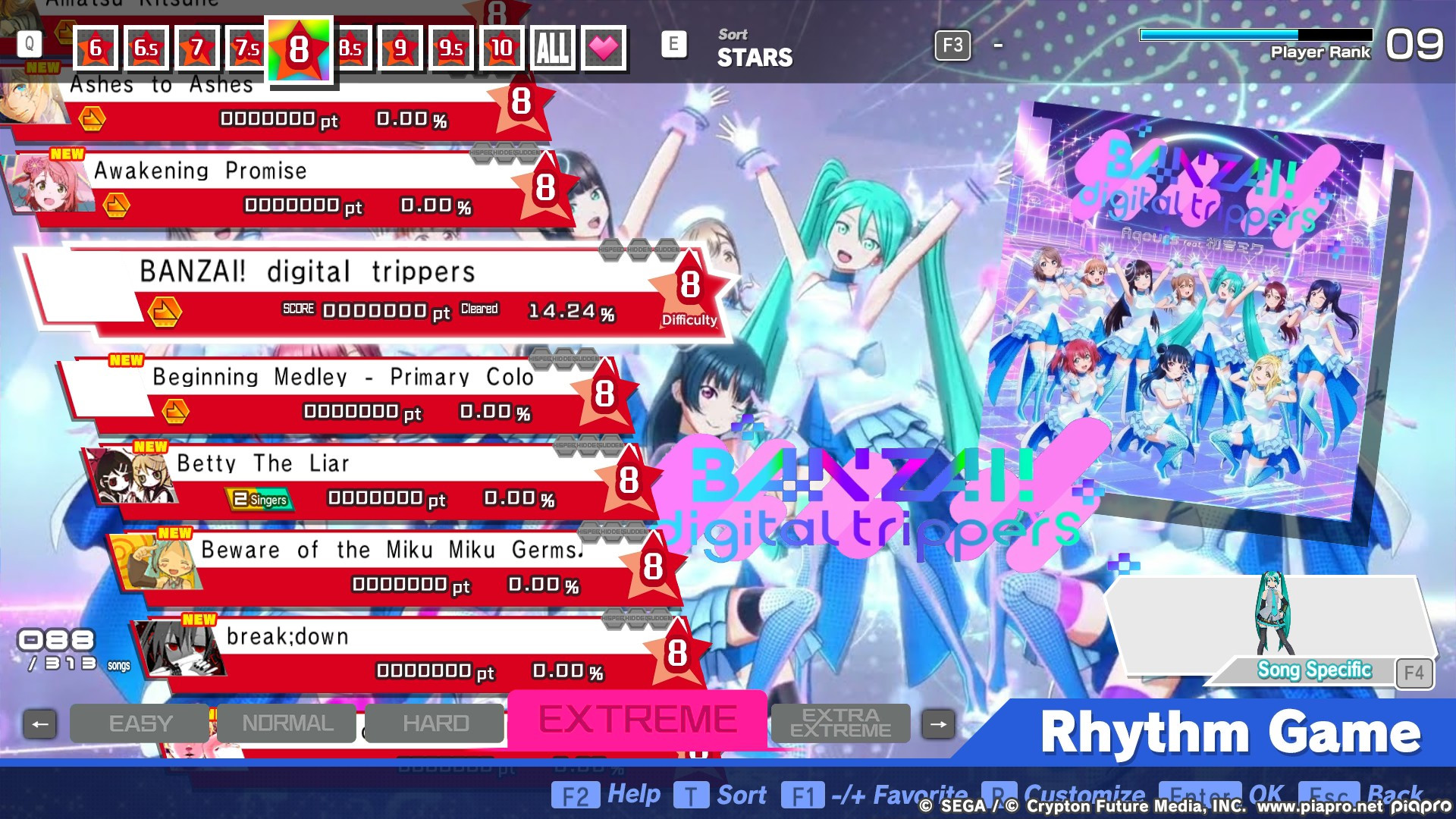This screenshot has width=1456, height=819.
Task: Switch to the EXTRA EXTREME tab
Action: 840,723
